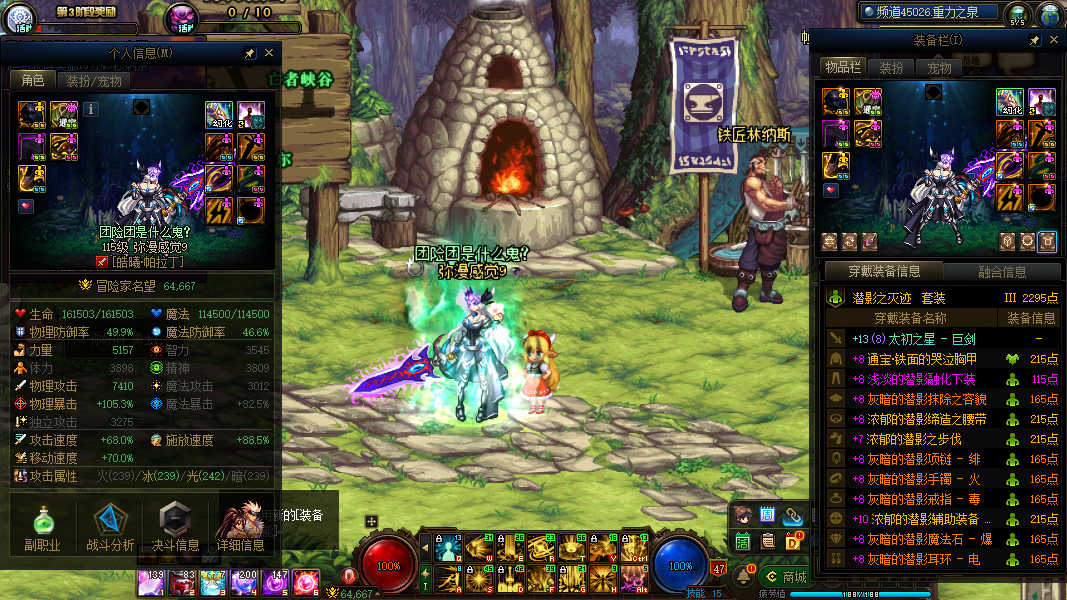Screen dimensions: 1067x600
Task: Use the quick slot item with 139 count
Action: (x=151, y=583)
